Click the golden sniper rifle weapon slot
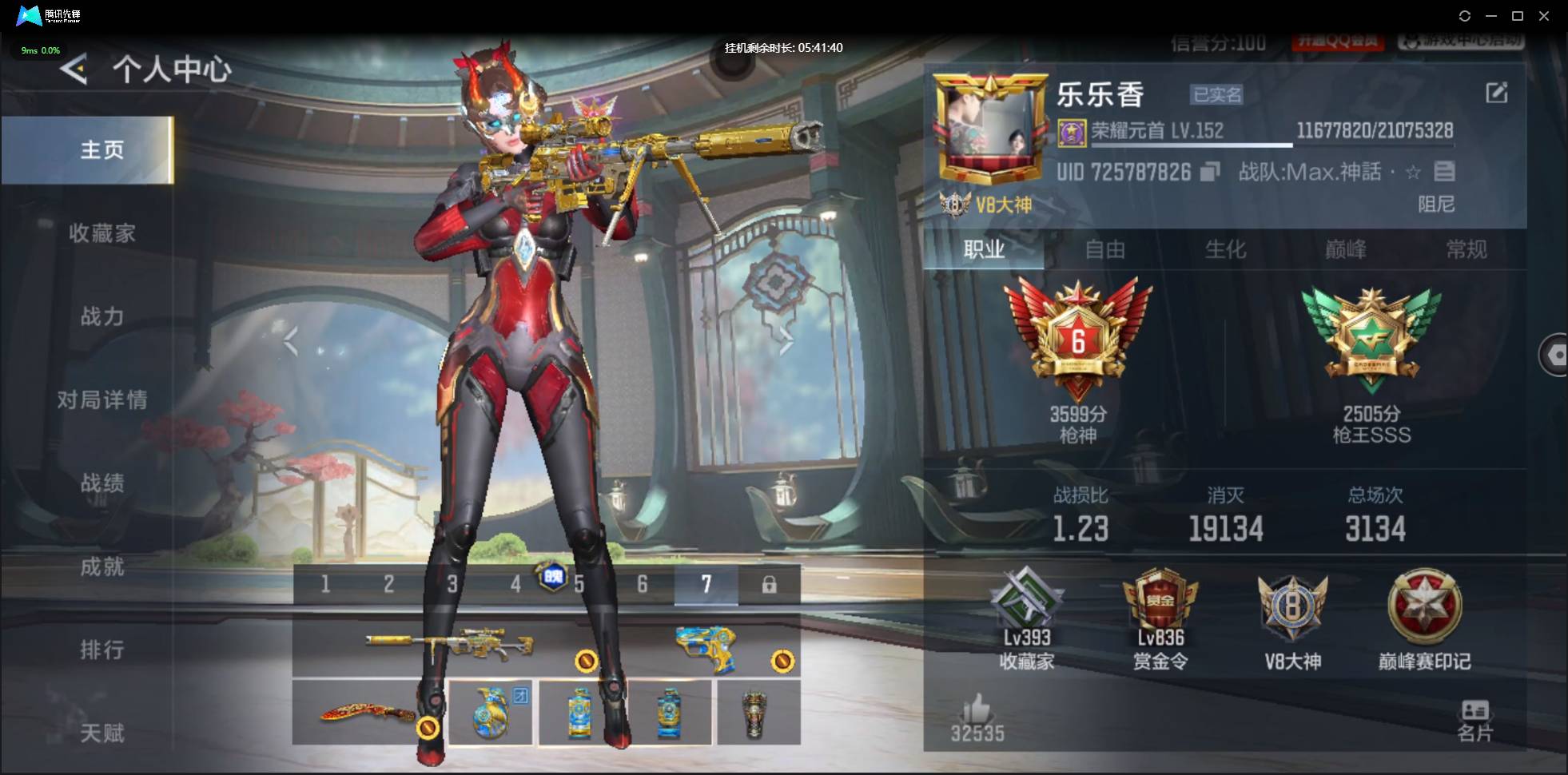1568x775 pixels. point(449,644)
